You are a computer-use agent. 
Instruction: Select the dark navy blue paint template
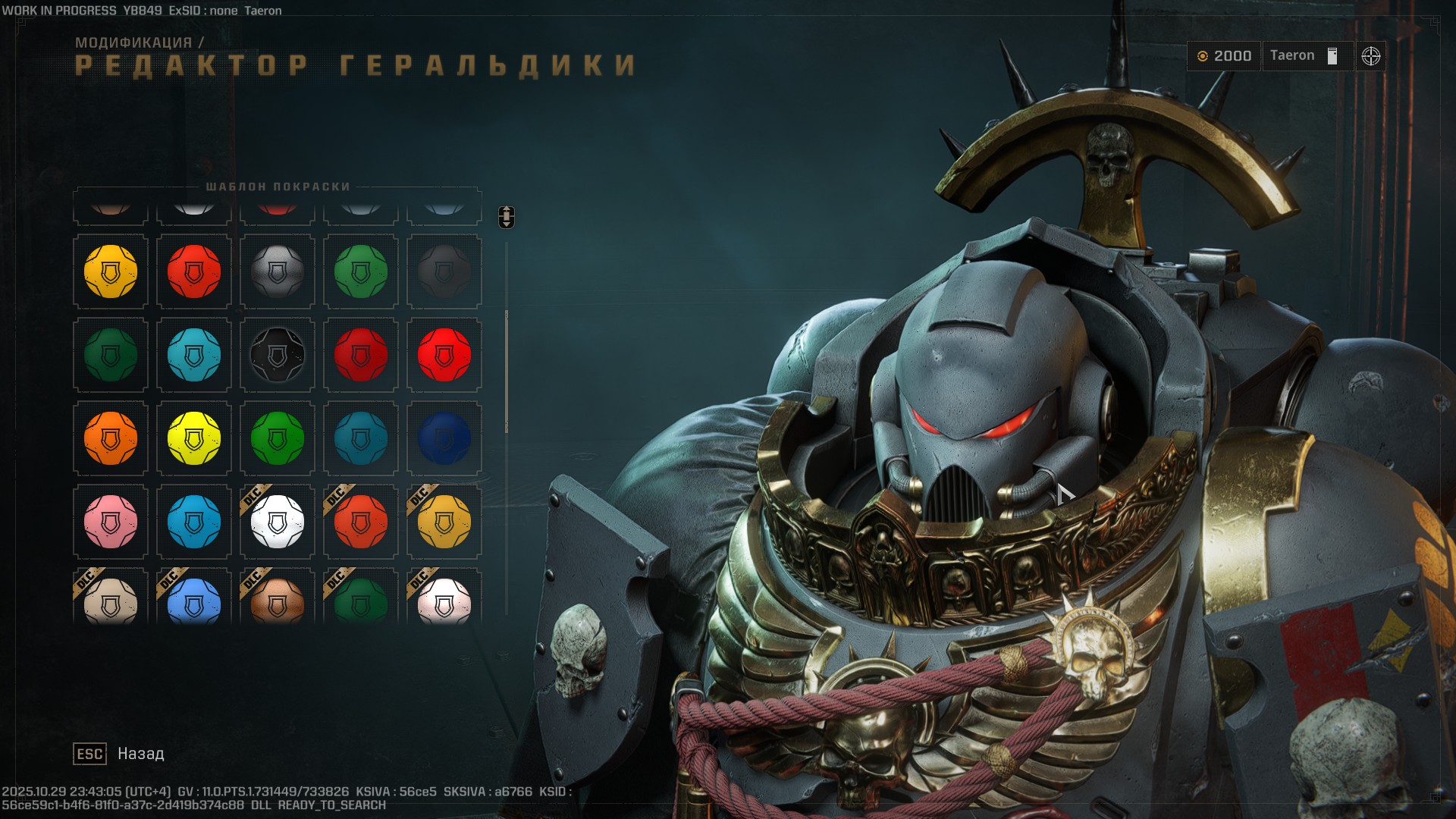coord(444,438)
